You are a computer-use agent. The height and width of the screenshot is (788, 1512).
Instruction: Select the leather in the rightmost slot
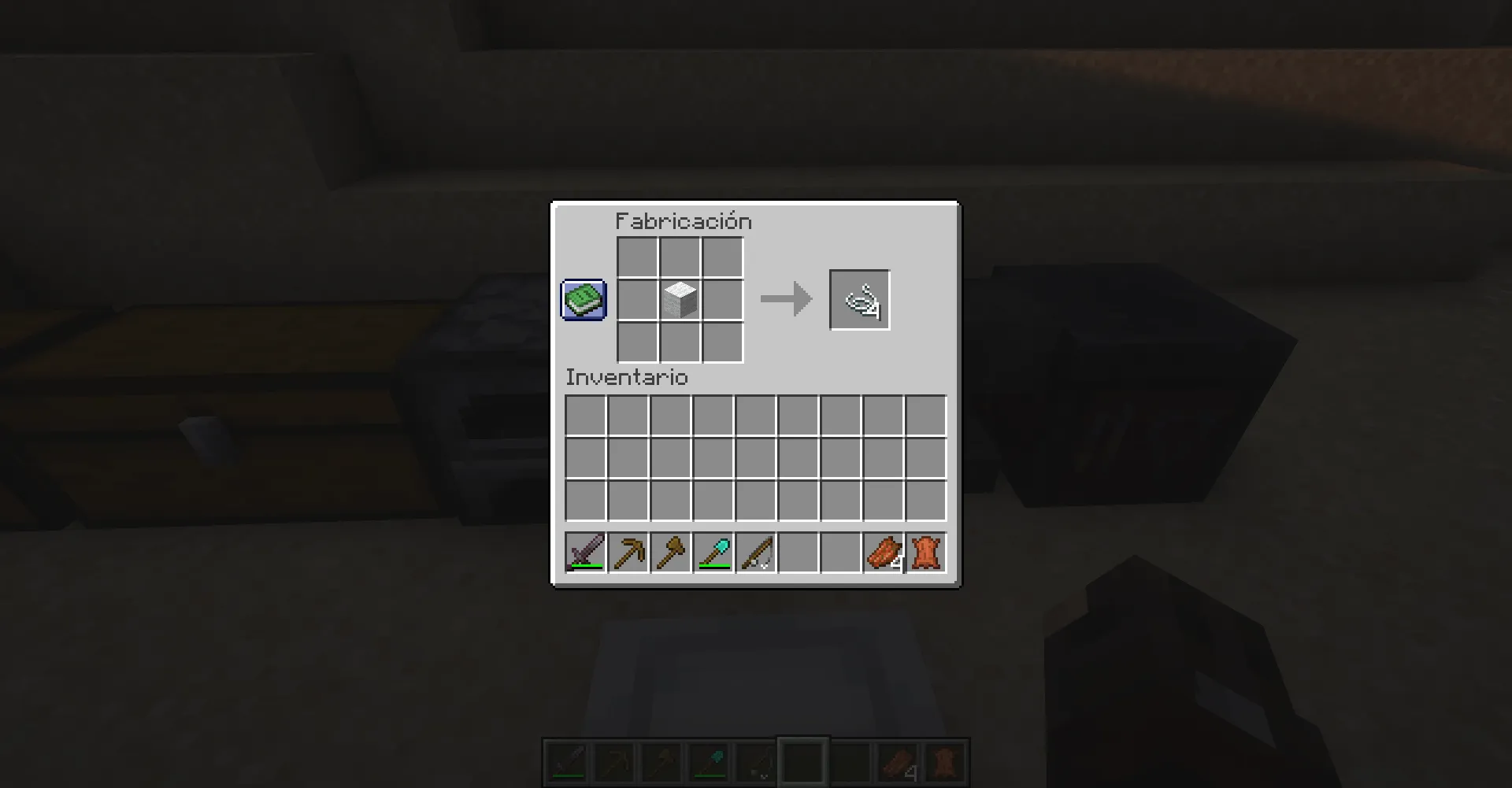click(x=925, y=553)
